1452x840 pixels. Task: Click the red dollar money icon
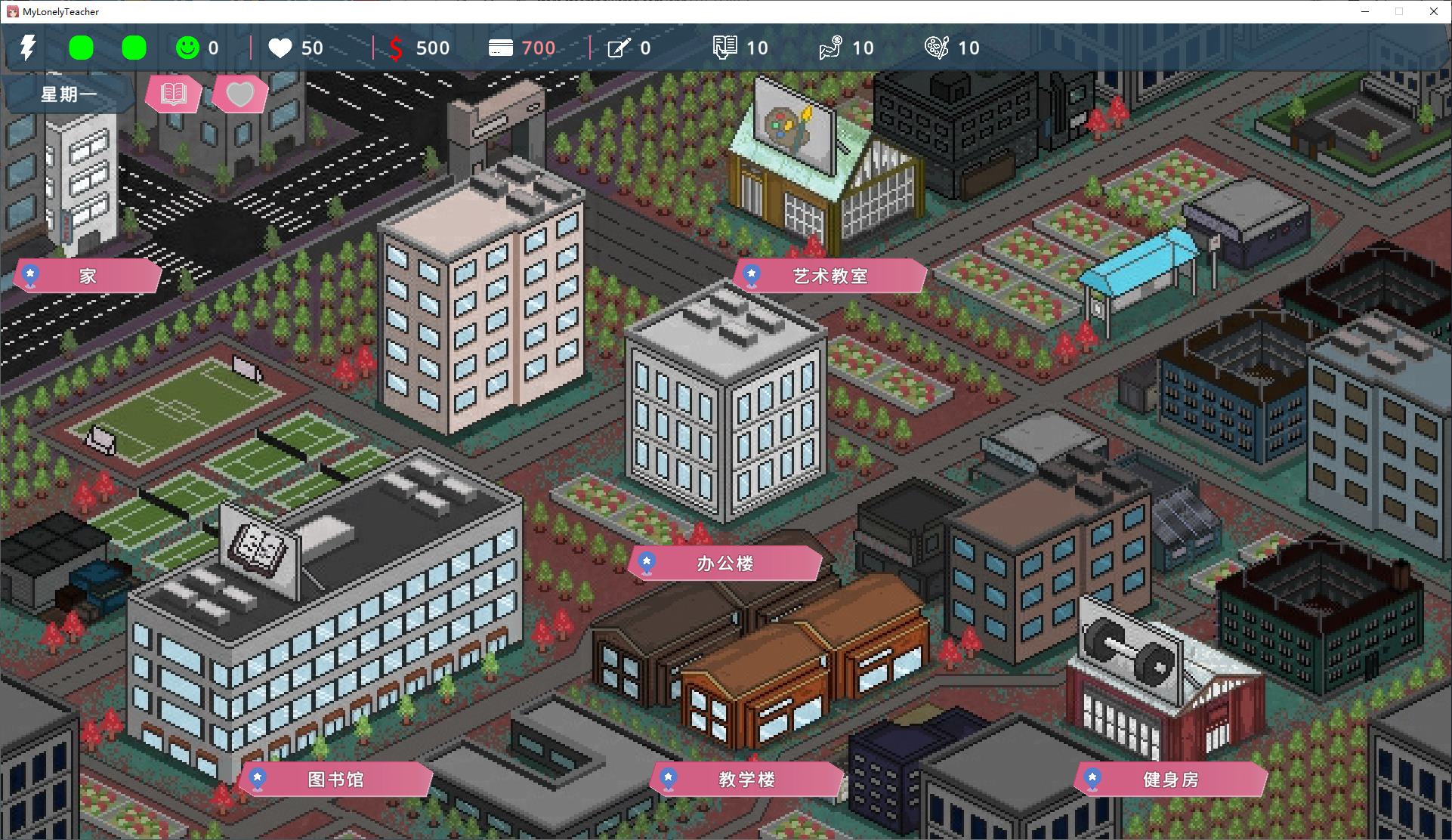(x=396, y=48)
